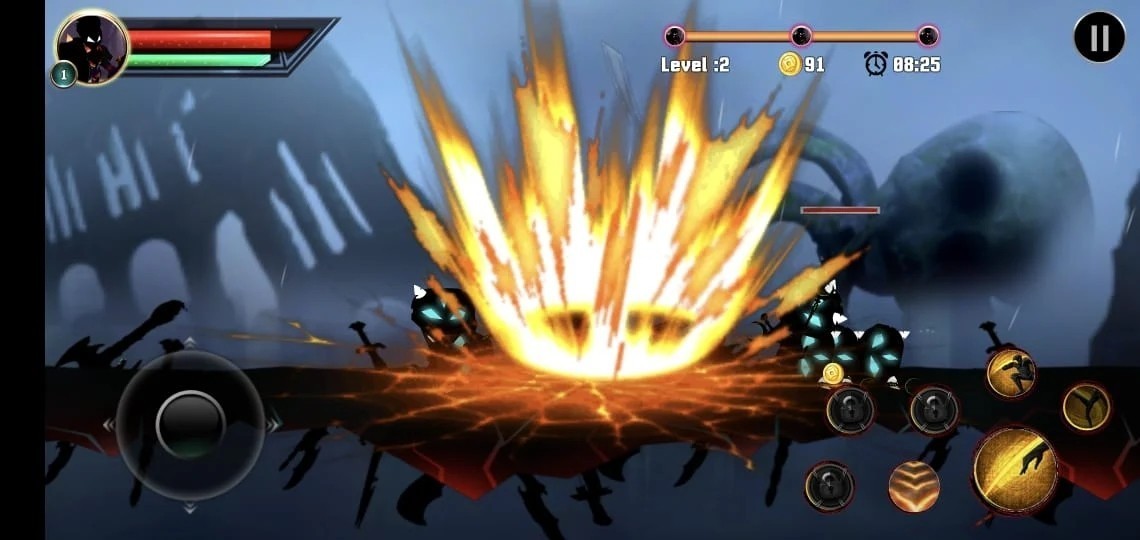Image resolution: width=1140 pixels, height=540 pixels.
Task: Tap the main sword slash attack button
Action: click(1015, 470)
